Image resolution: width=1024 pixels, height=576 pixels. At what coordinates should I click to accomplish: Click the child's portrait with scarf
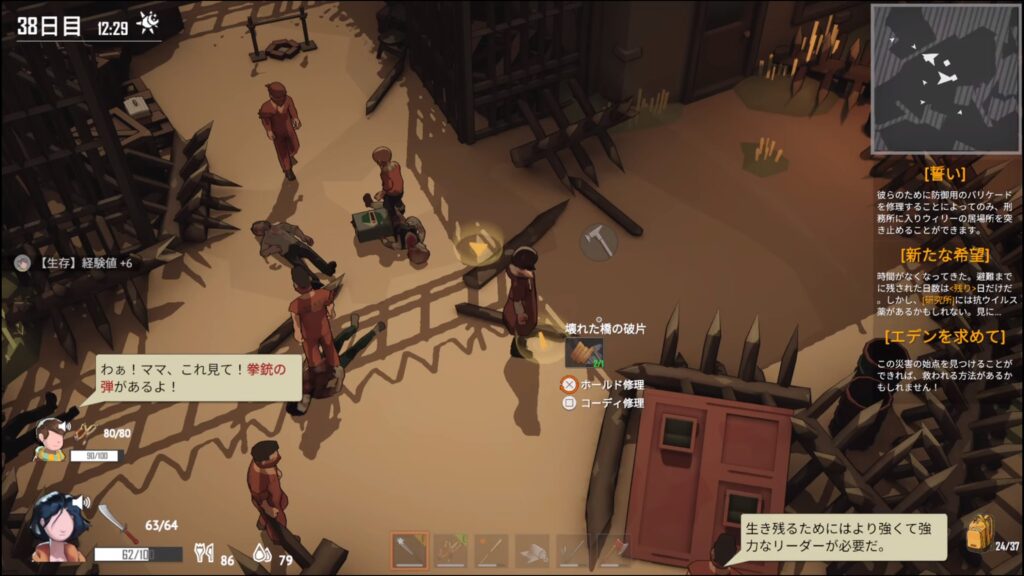[51, 439]
